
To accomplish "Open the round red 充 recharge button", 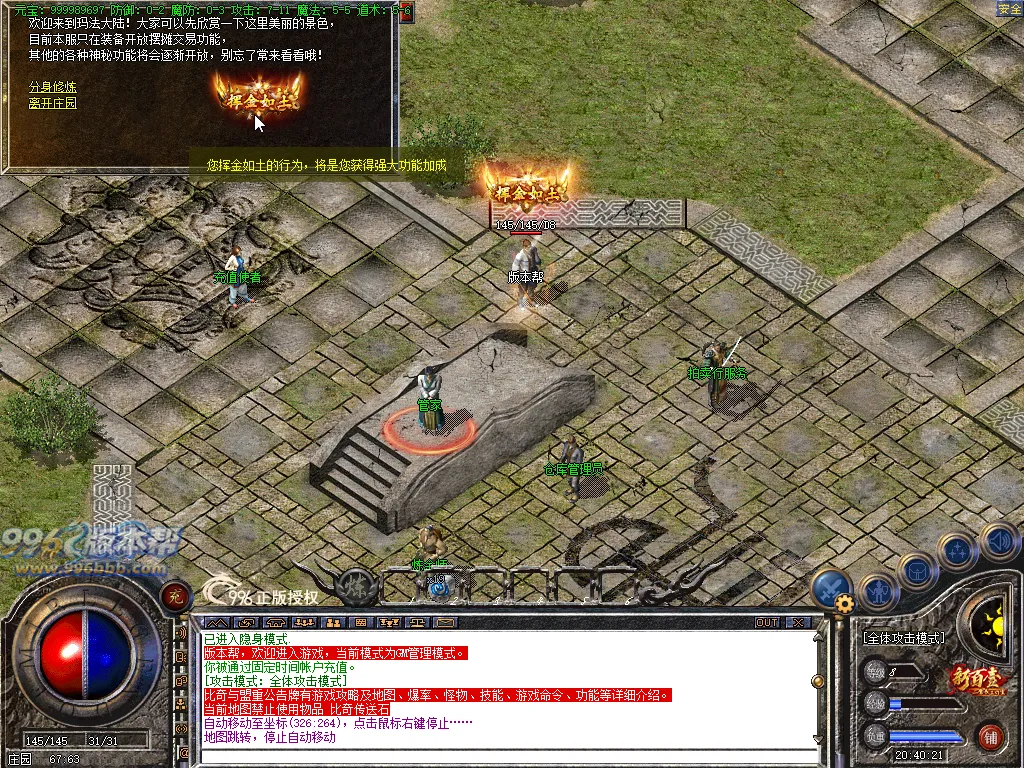I will [x=174, y=595].
